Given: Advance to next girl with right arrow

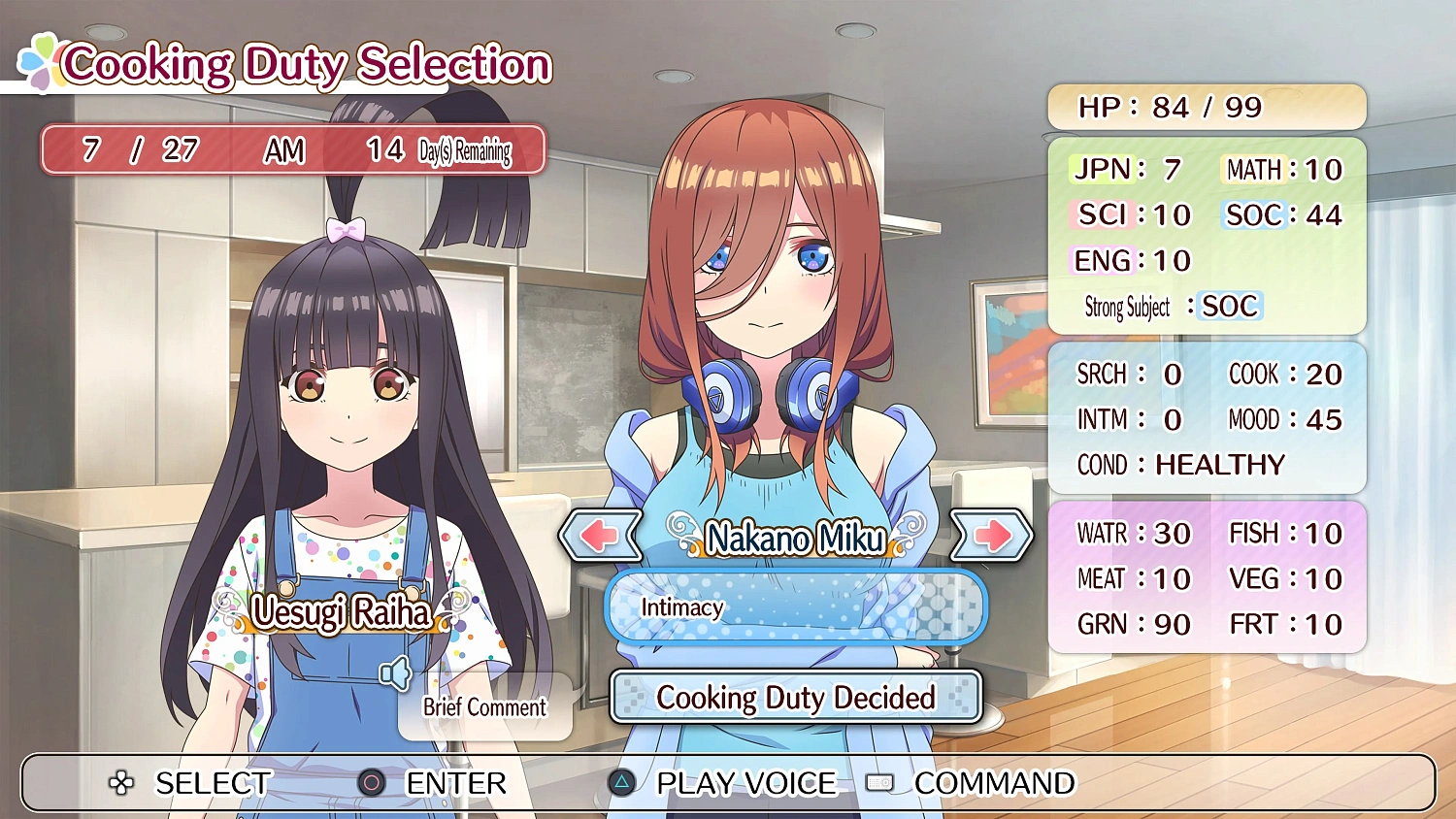Looking at the screenshot, I should click(x=994, y=535).
